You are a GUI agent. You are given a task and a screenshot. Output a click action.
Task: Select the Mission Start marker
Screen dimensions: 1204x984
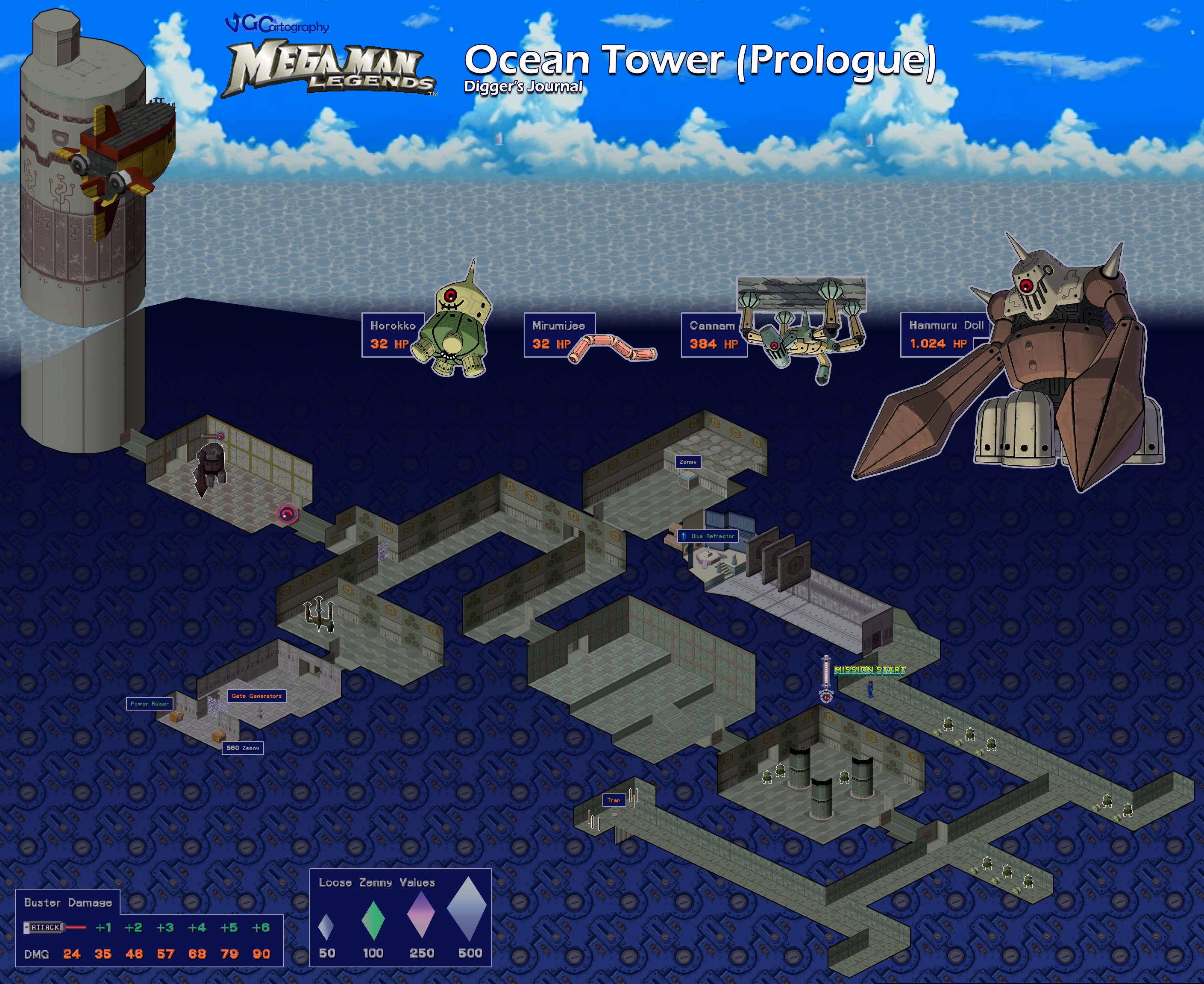point(869,670)
